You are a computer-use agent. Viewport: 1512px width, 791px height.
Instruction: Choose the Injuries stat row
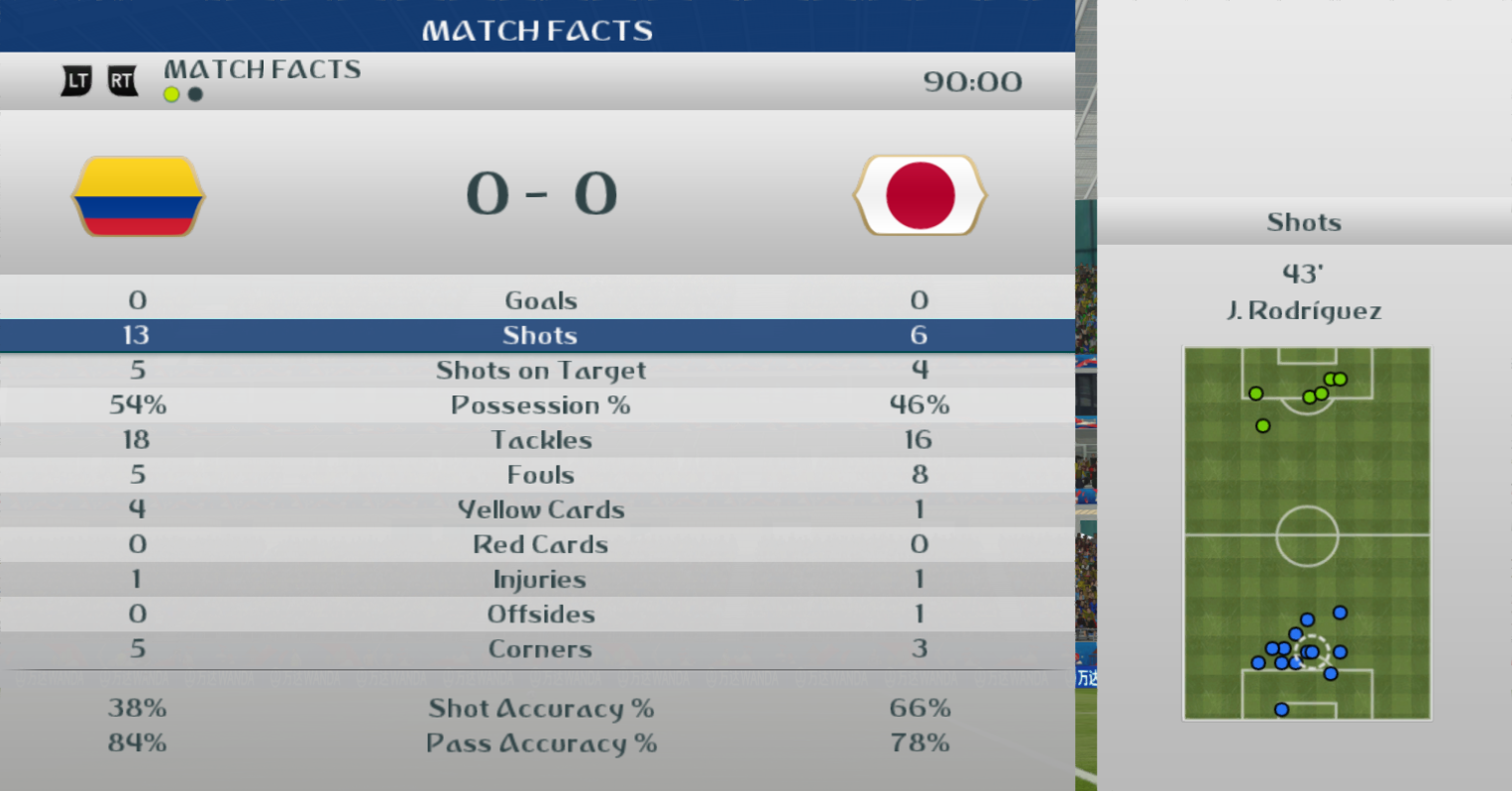click(540, 579)
